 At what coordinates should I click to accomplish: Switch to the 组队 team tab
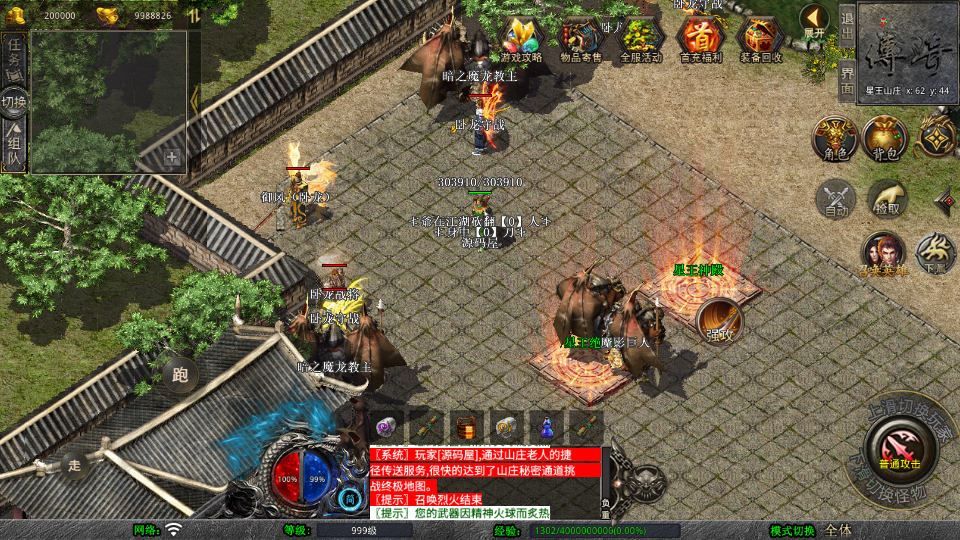(x=14, y=148)
